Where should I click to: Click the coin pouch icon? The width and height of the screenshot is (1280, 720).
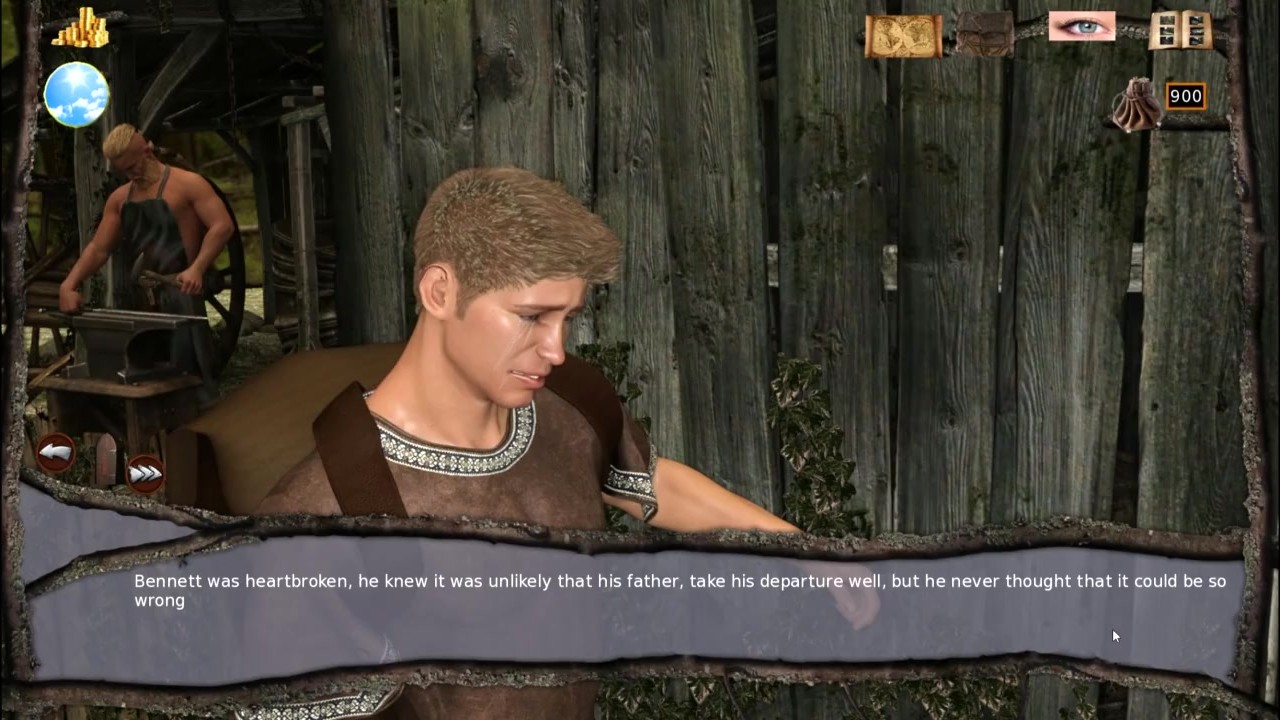[1138, 107]
